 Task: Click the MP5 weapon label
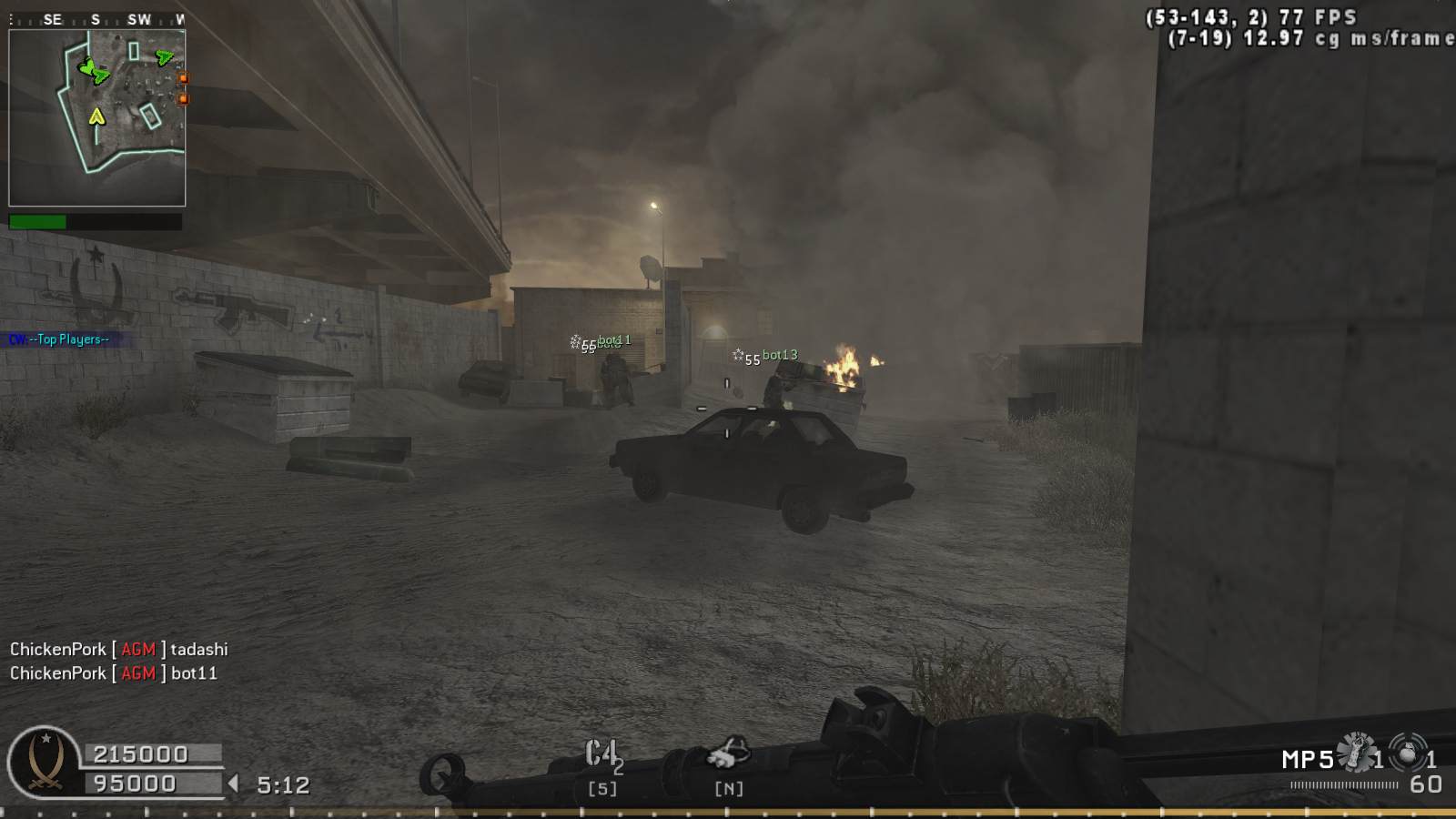click(x=1308, y=759)
